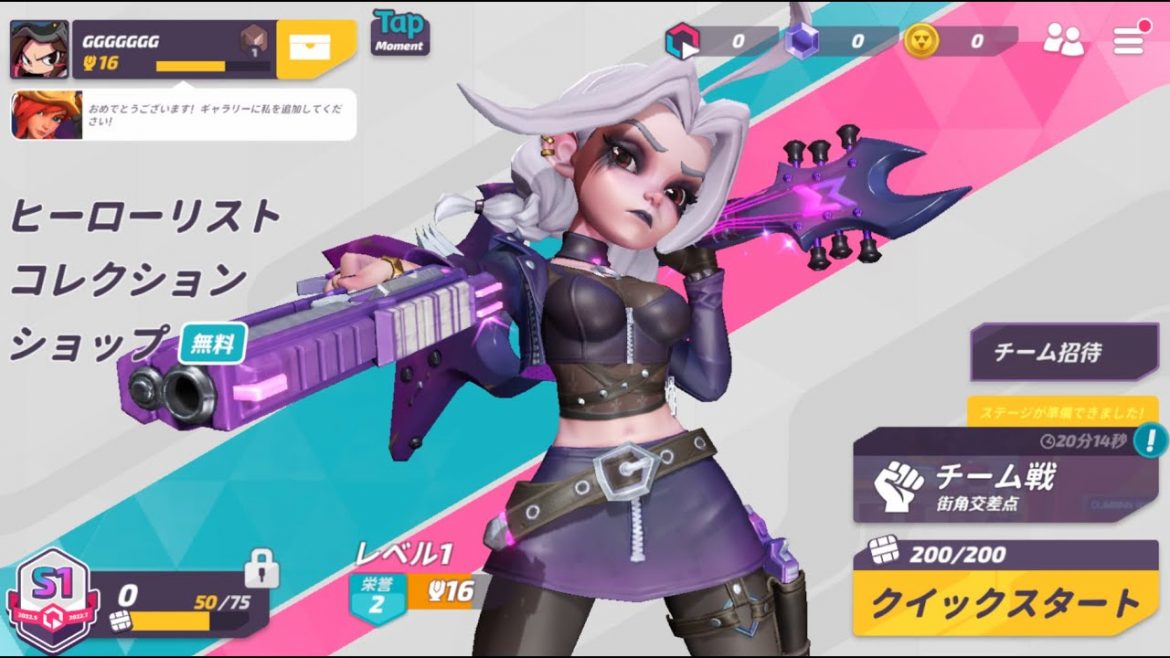Open the GGGGGGG player profile avatar
This screenshot has height=658, width=1170.
(39, 49)
